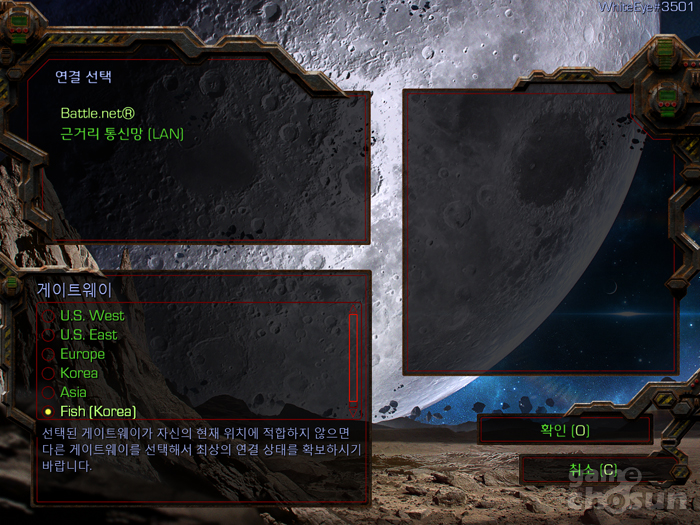Select the Fish (Korea) gateway

point(97,411)
